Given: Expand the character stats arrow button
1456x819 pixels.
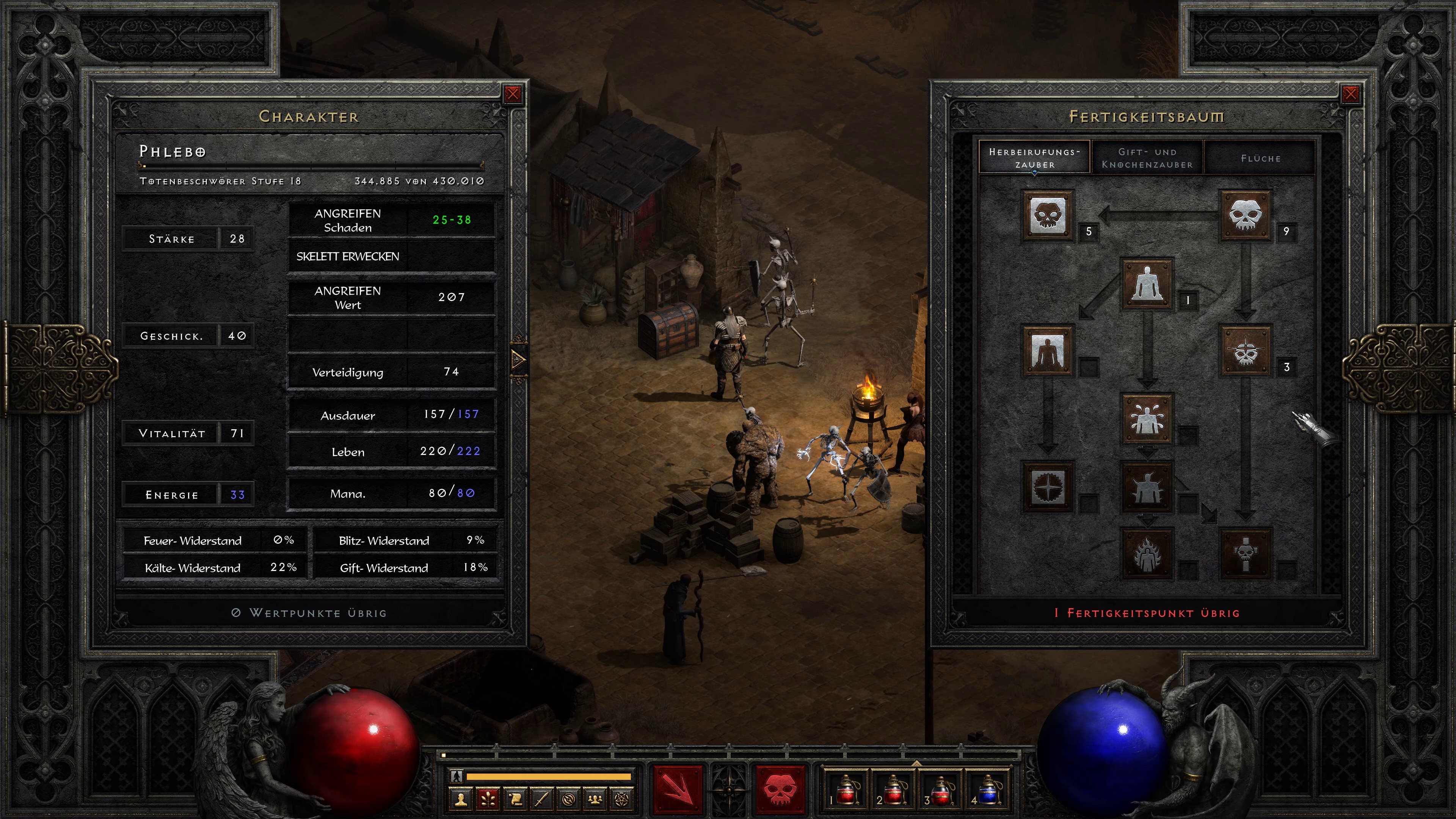Looking at the screenshot, I should (x=518, y=359).
